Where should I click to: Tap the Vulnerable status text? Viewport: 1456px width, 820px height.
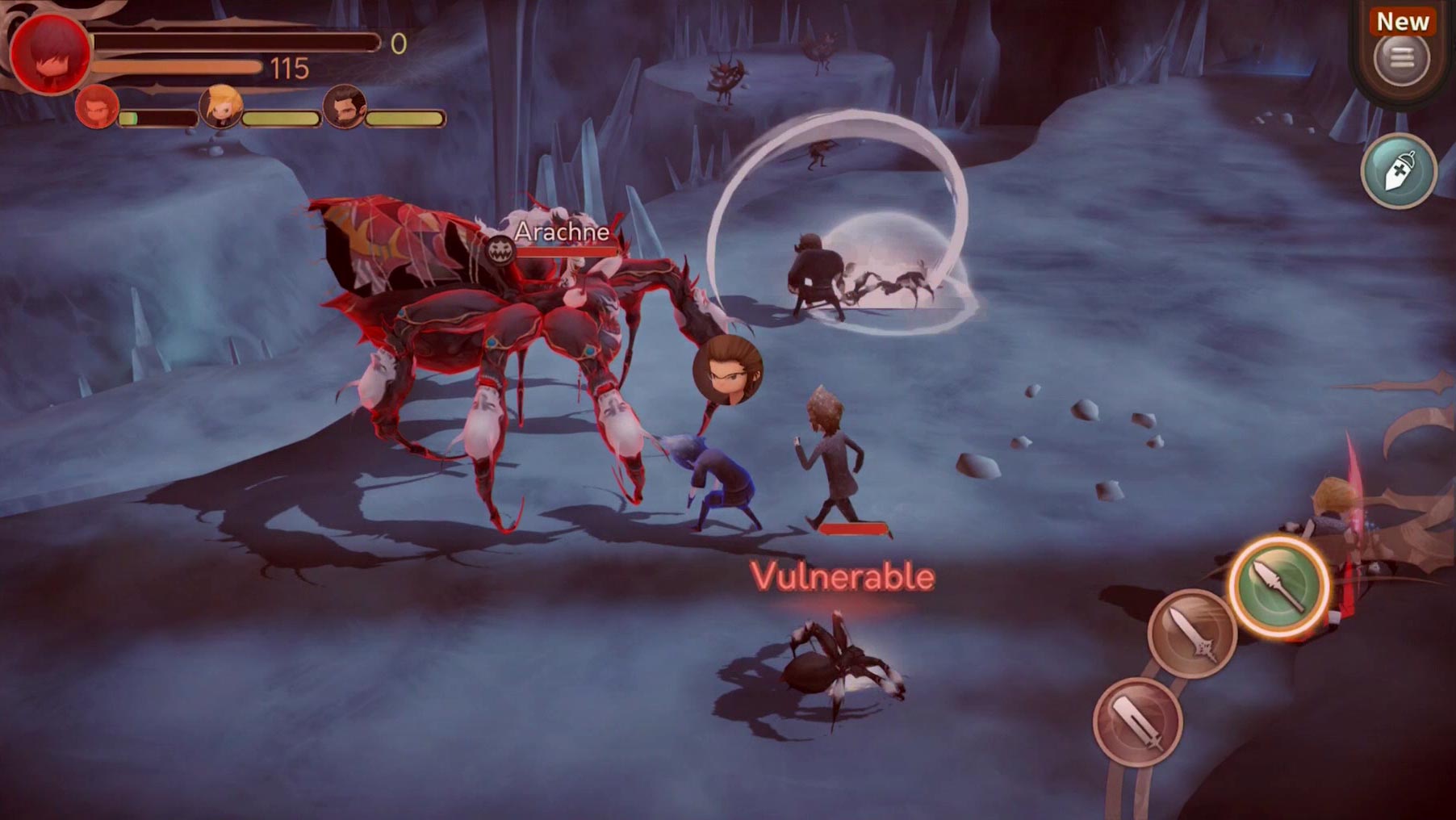pyautogui.click(x=842, y=576)
